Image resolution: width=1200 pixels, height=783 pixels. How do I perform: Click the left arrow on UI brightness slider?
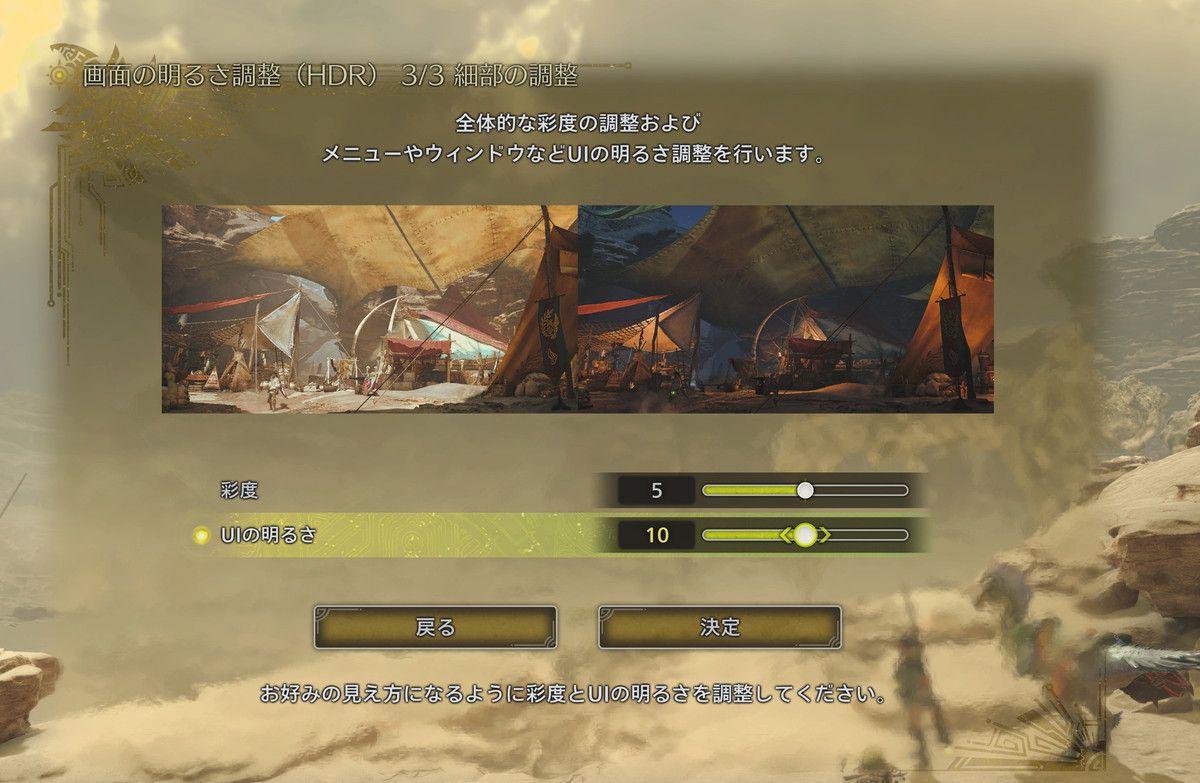coord(785,535)
